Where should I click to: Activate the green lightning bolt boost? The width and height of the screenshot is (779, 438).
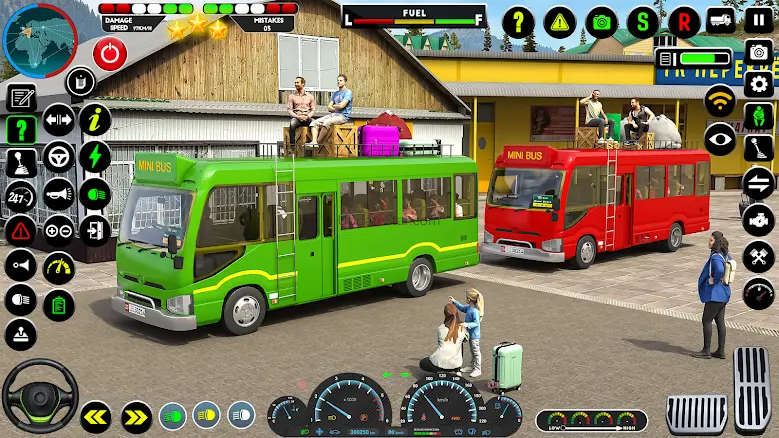coord(95,156)
